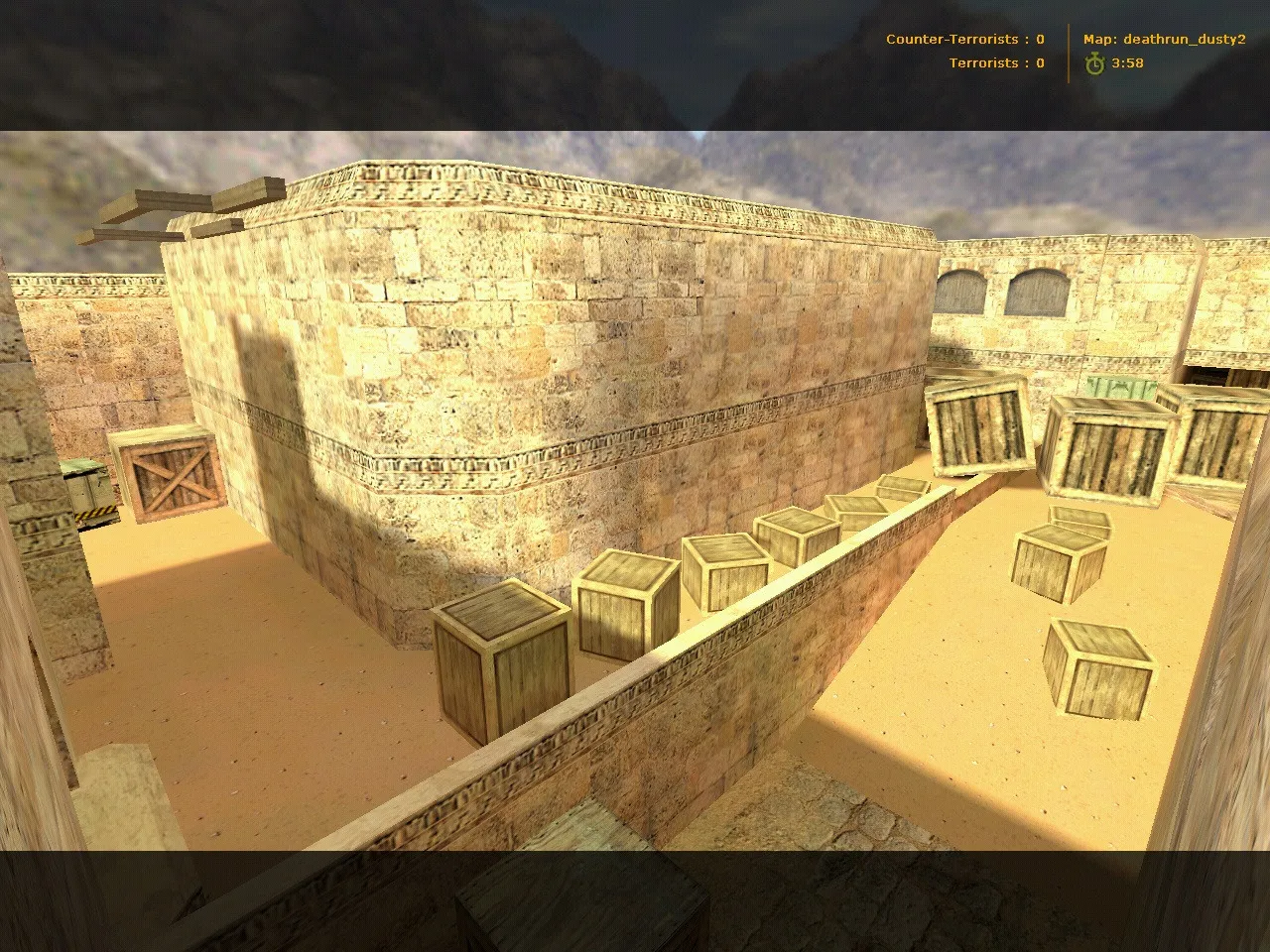Screen dimensions: 1270x952
Task: Click the frontmost crate atop the diagonal wall
Action: (x=501, y=654)
